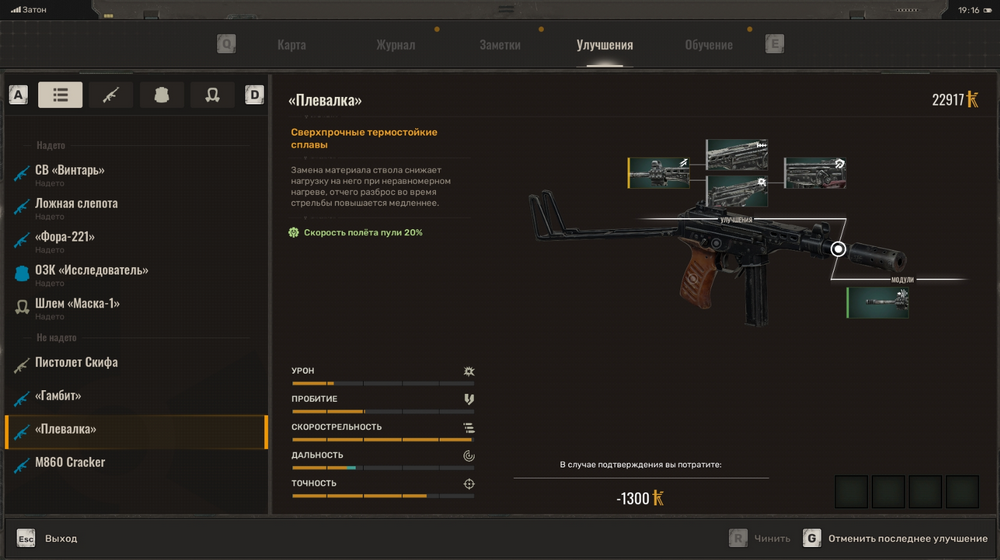1000x560 pixels.
Task: Open the Заметки tab
Action: click(500, 45)
